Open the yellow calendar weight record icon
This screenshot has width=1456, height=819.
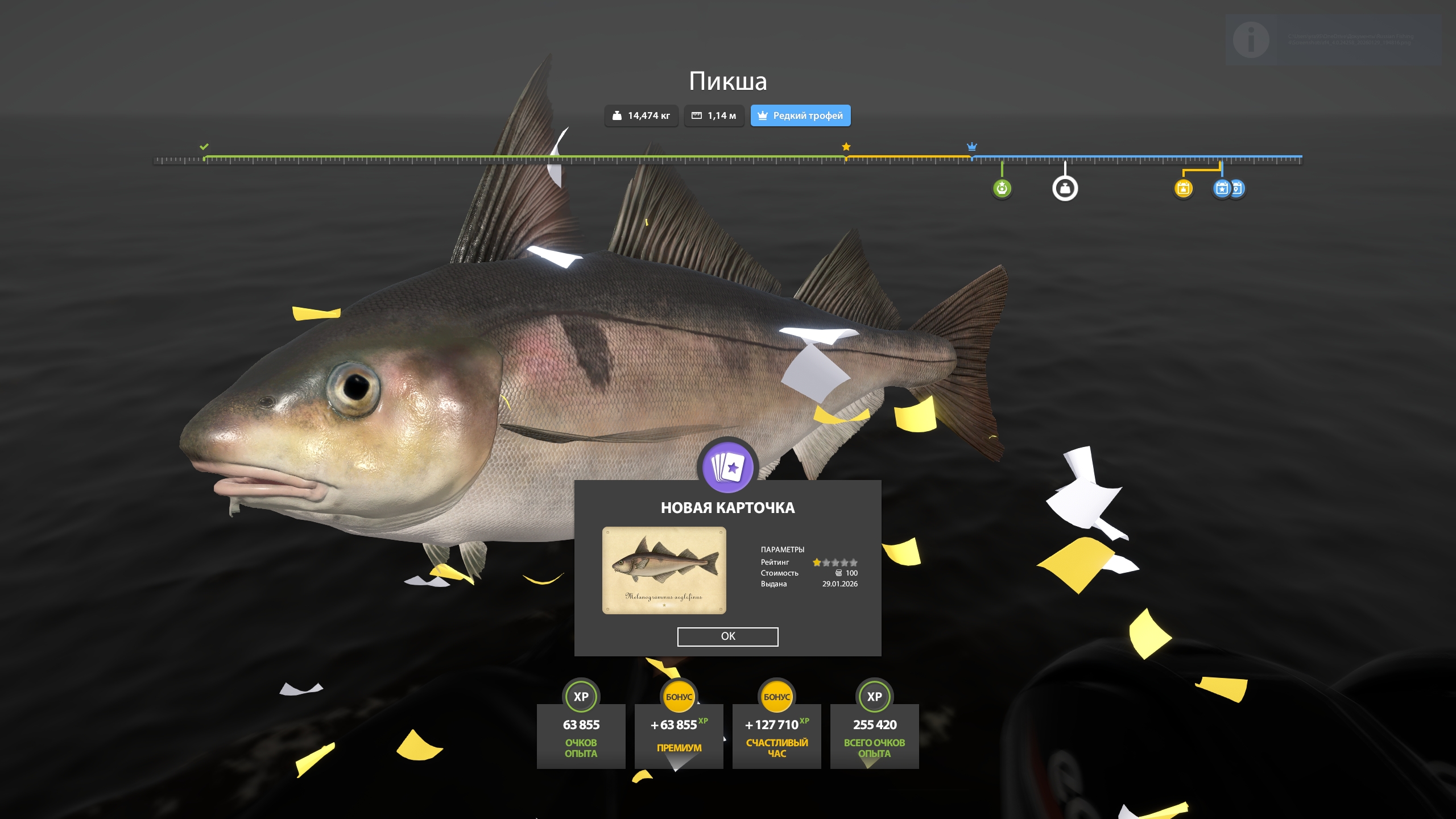(1184, 188)
